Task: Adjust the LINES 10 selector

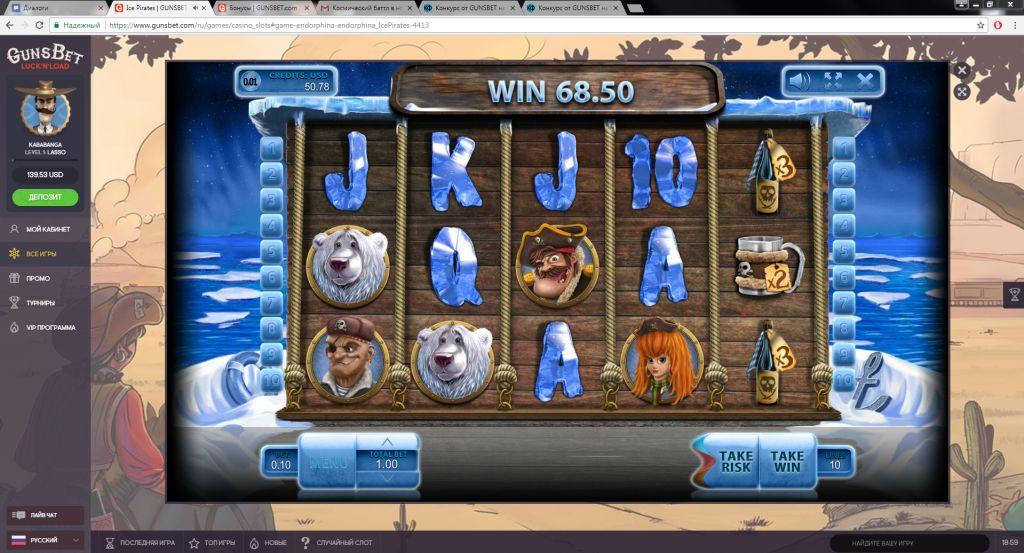Action: 833,460
